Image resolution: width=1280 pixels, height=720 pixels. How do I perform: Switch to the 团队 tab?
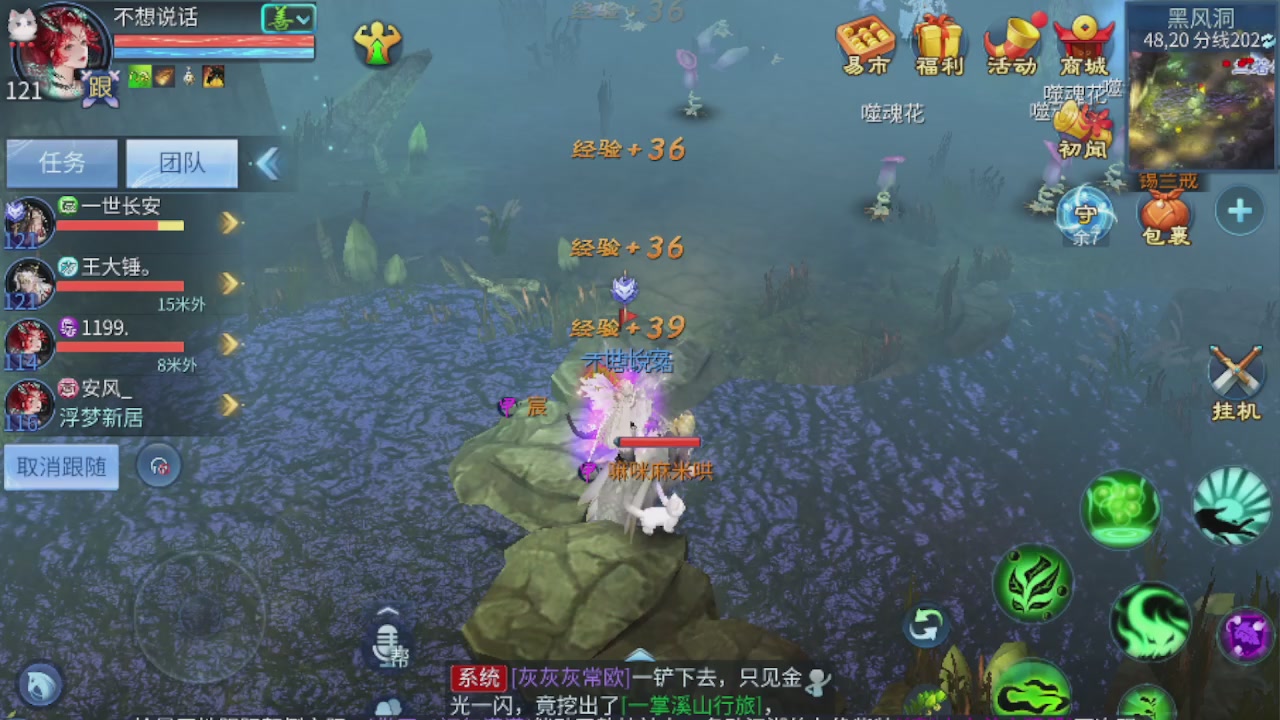(x=181, y=163)
